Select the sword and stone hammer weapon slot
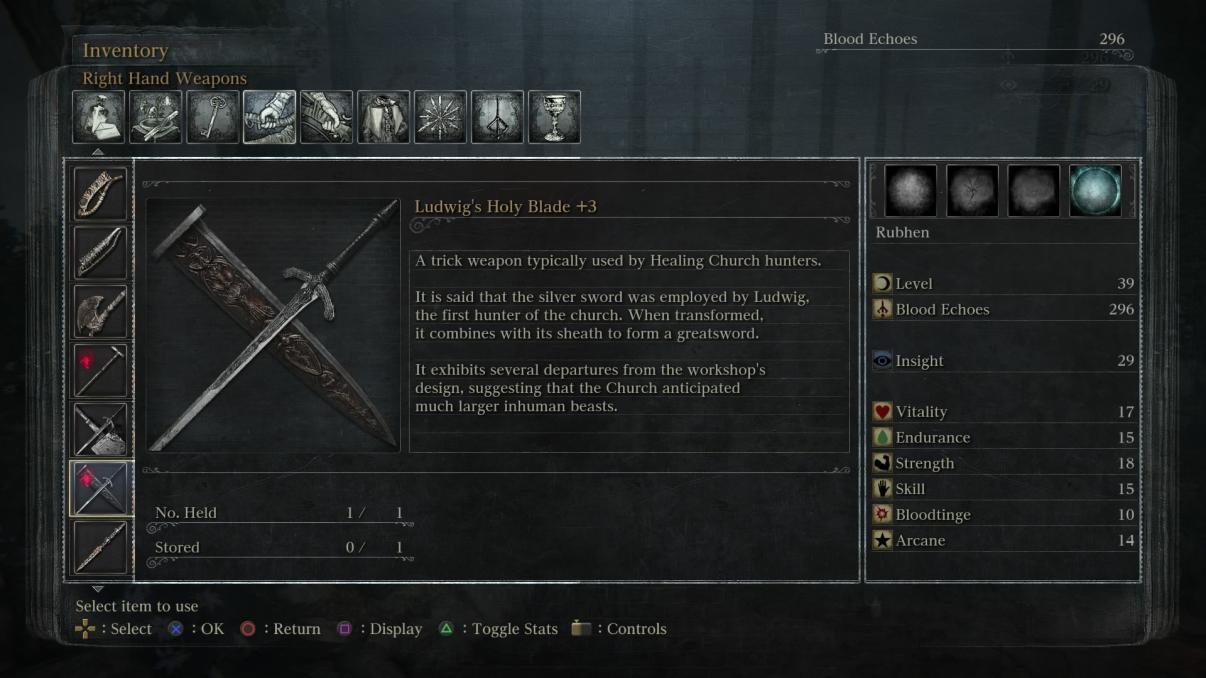Image resolution: width=1206 pixels, height=678 pixels. pos(100,429)
